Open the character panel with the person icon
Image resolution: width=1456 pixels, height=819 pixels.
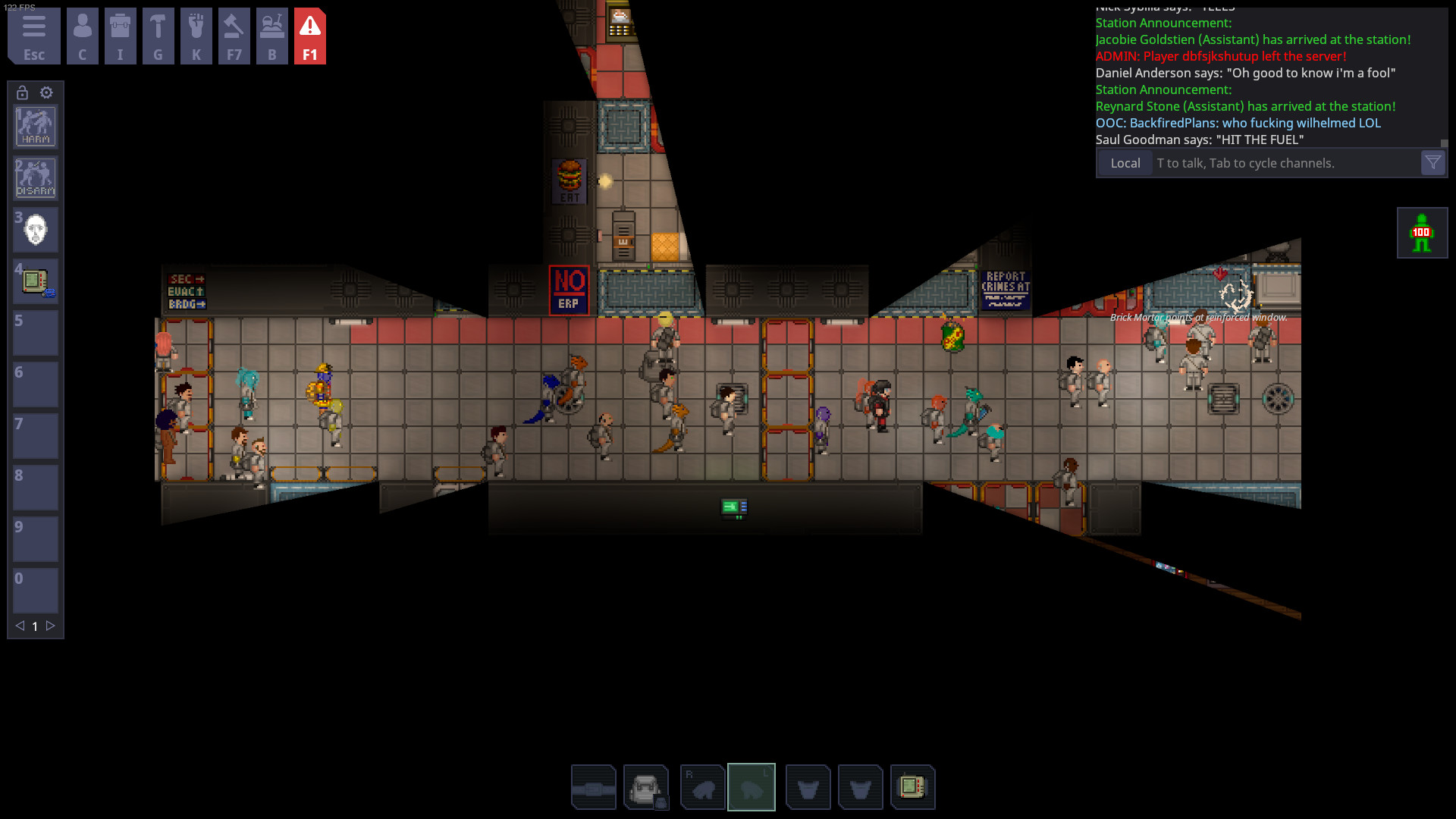point(83,36)
